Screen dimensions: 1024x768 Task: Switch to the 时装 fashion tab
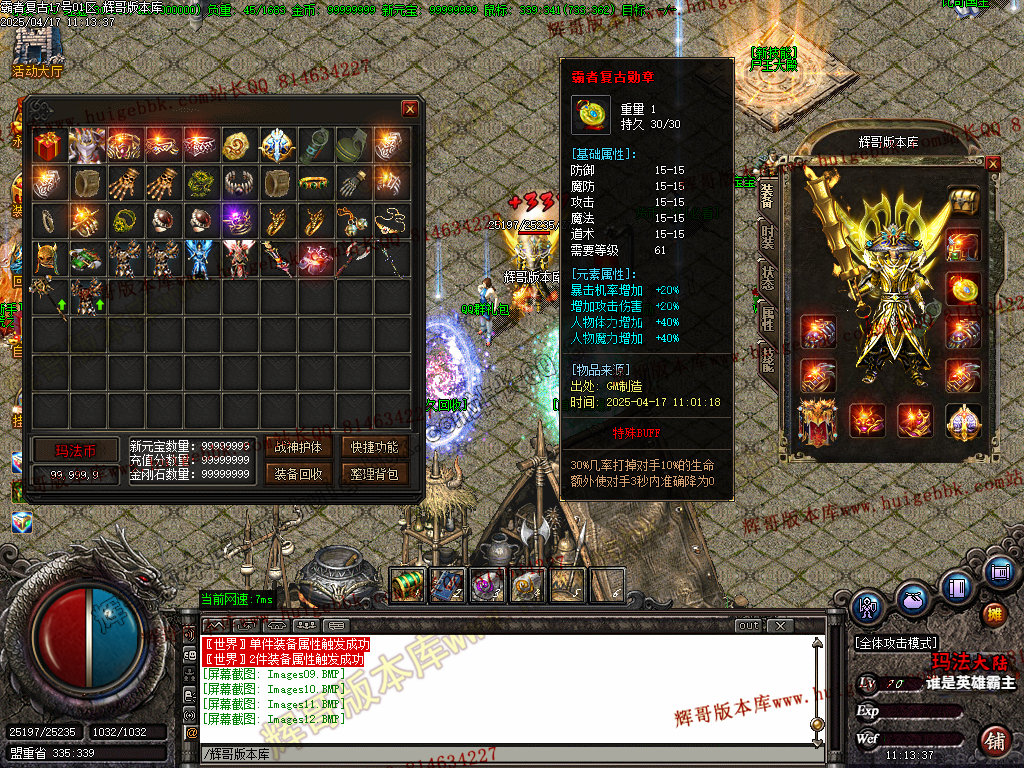[767, 236]
